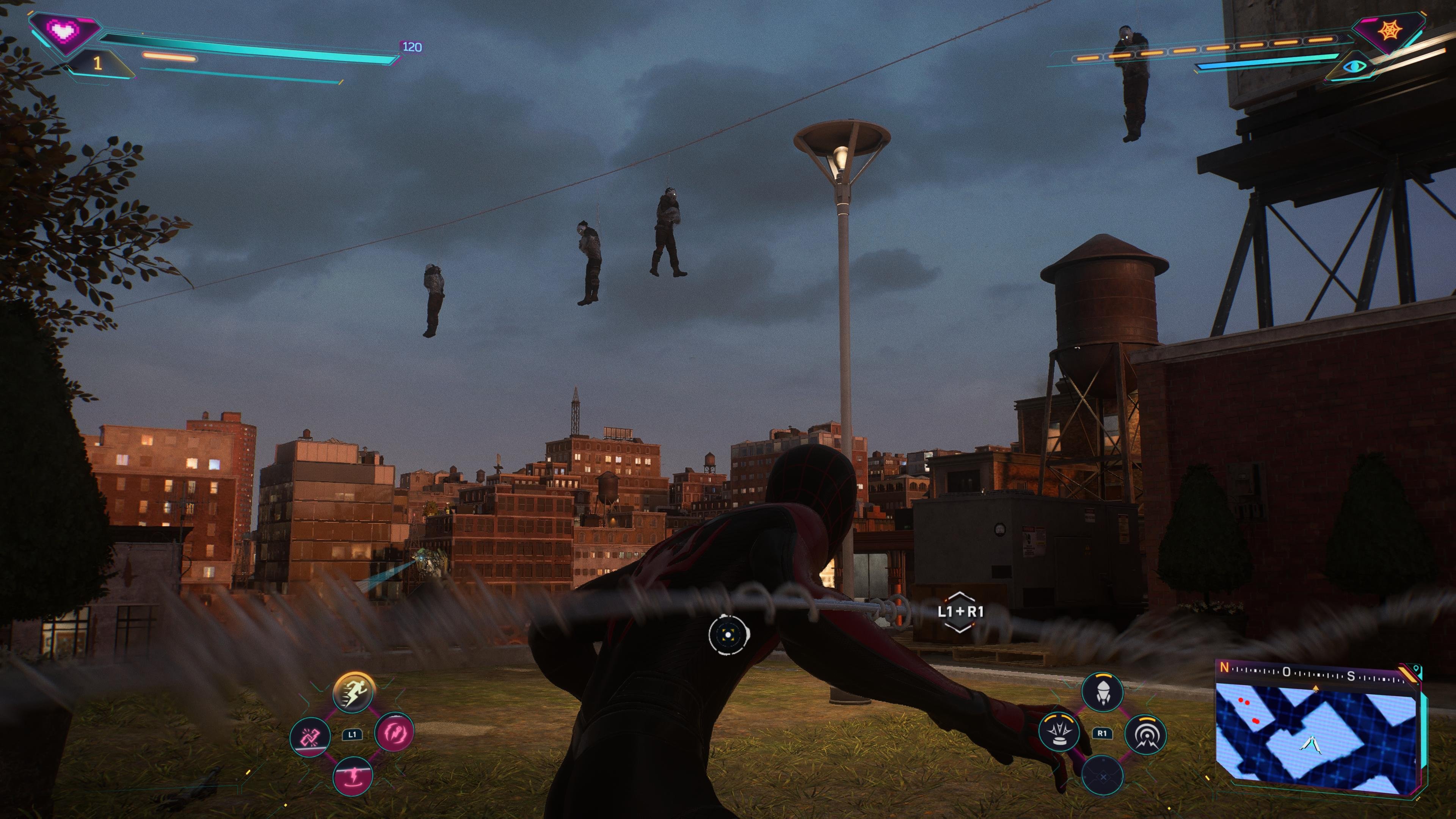Select the chain-break Venom ability

point(310,736)
